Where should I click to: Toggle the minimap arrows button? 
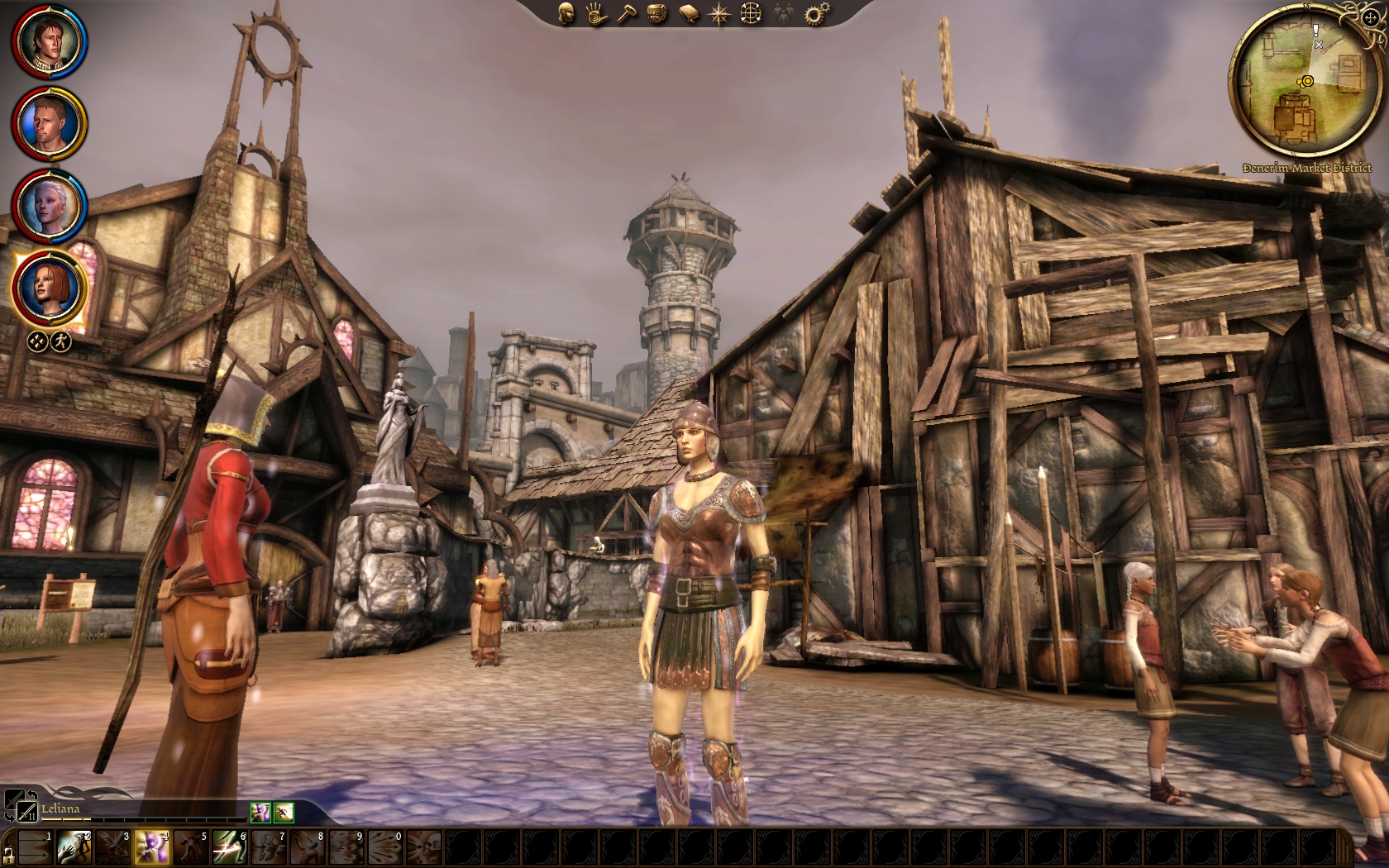point(1370,16)
